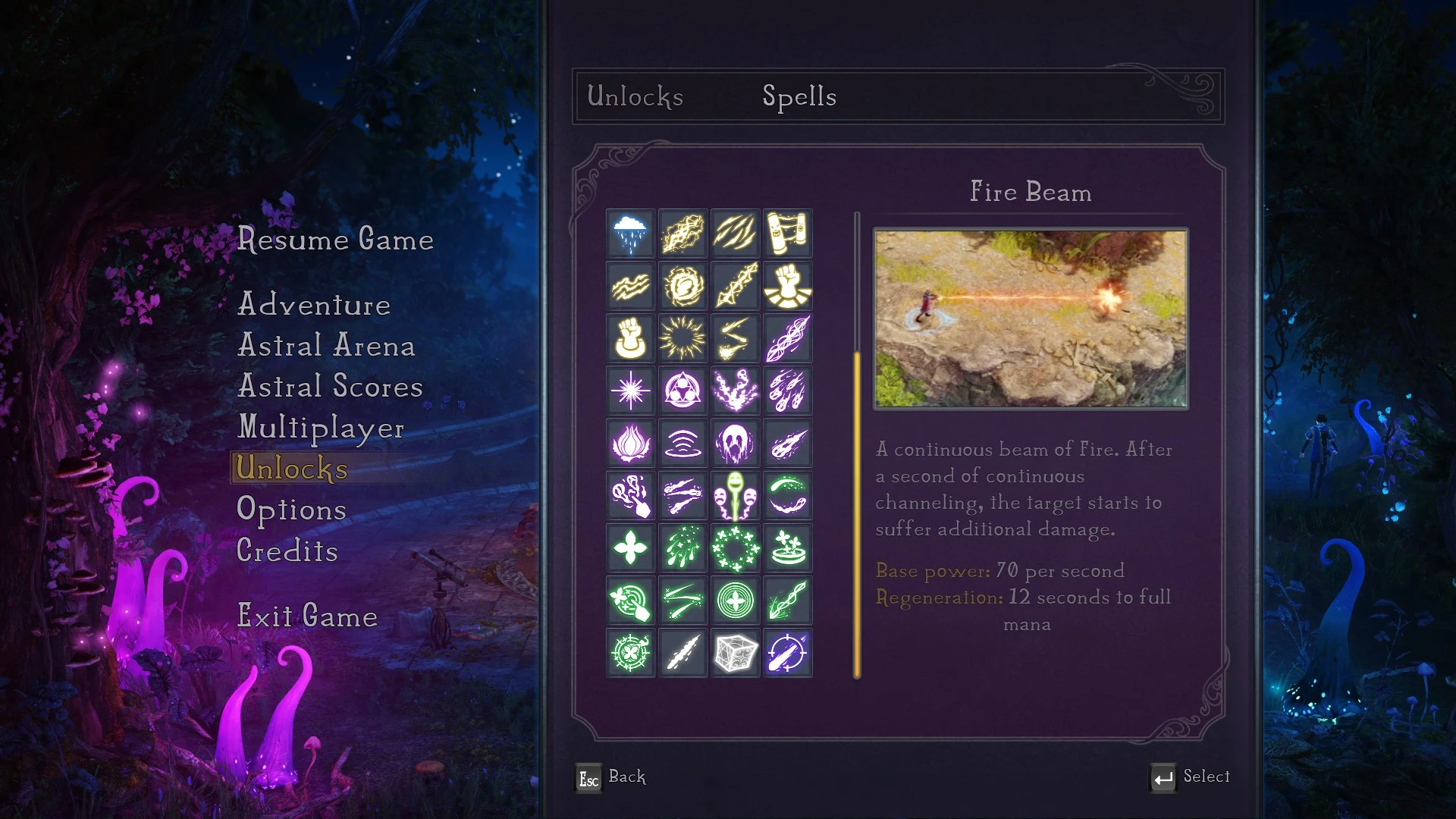This screenshot has width=1456, height=819.
Task: Open the Unlocks tab
Action: click(634, 97)
